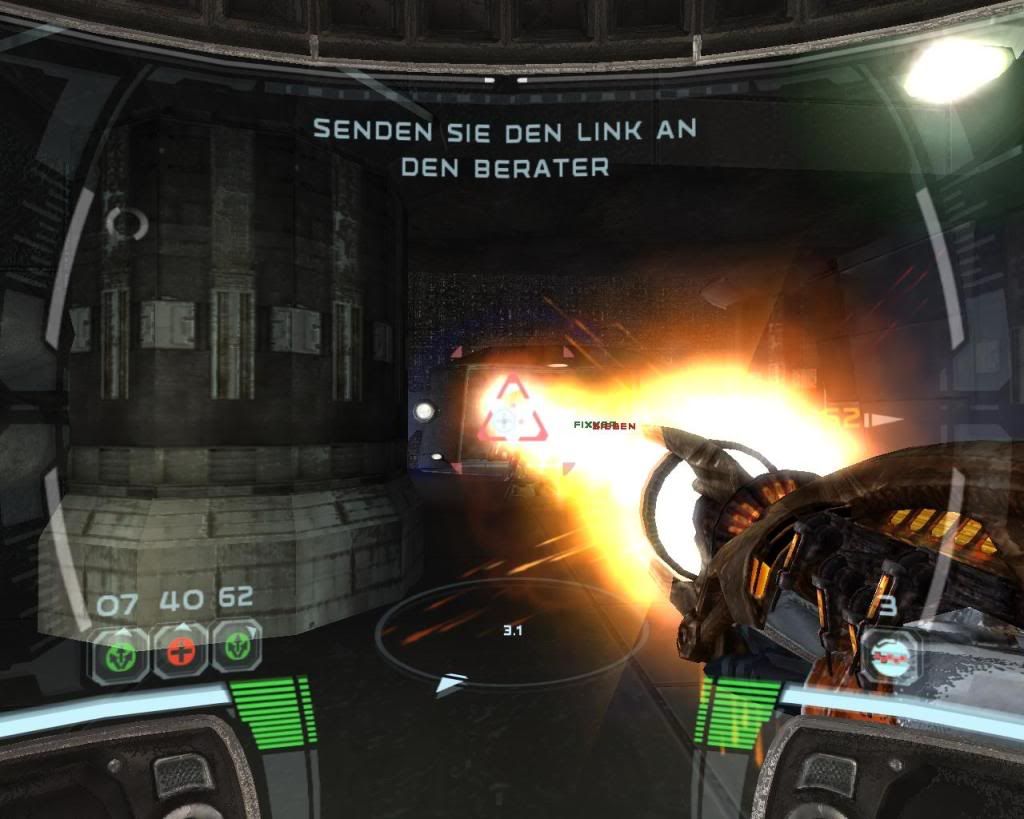The width and height of the screenshot is (1024, 819).
Task: Click the grenade type icon
Action: (x=889, y=656)
